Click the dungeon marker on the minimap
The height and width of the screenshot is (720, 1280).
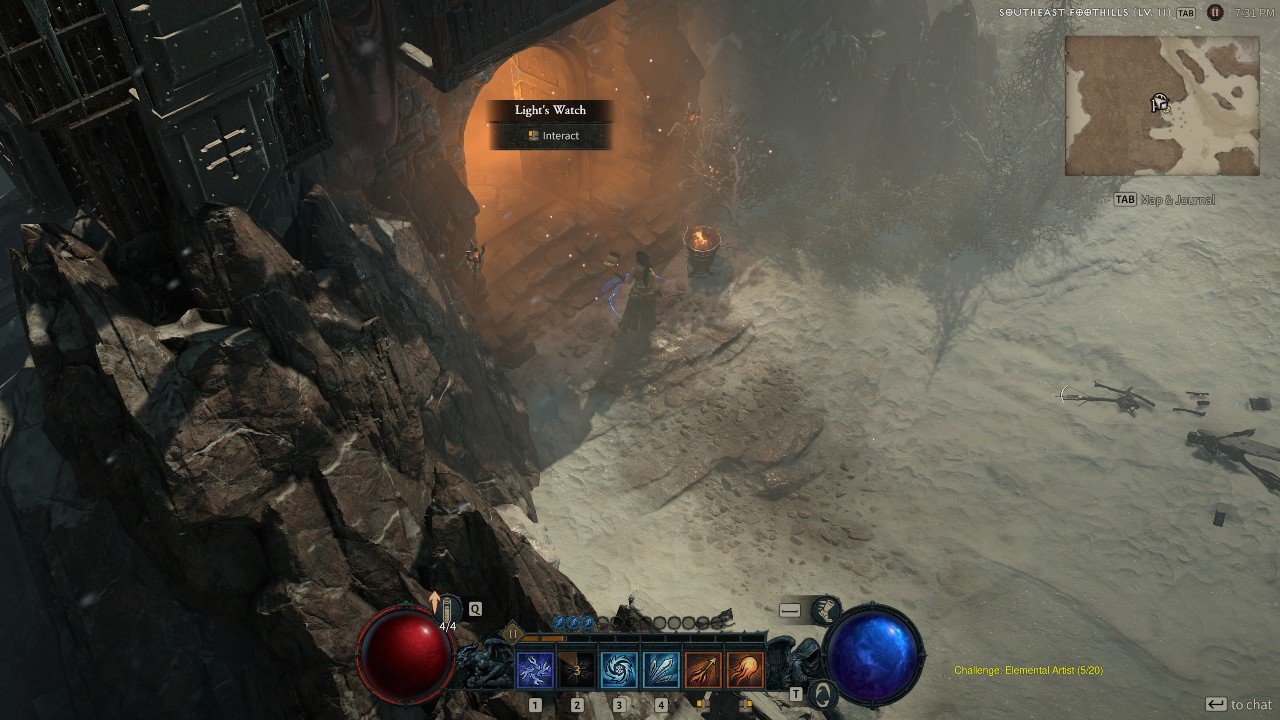tap(1160, 103)
